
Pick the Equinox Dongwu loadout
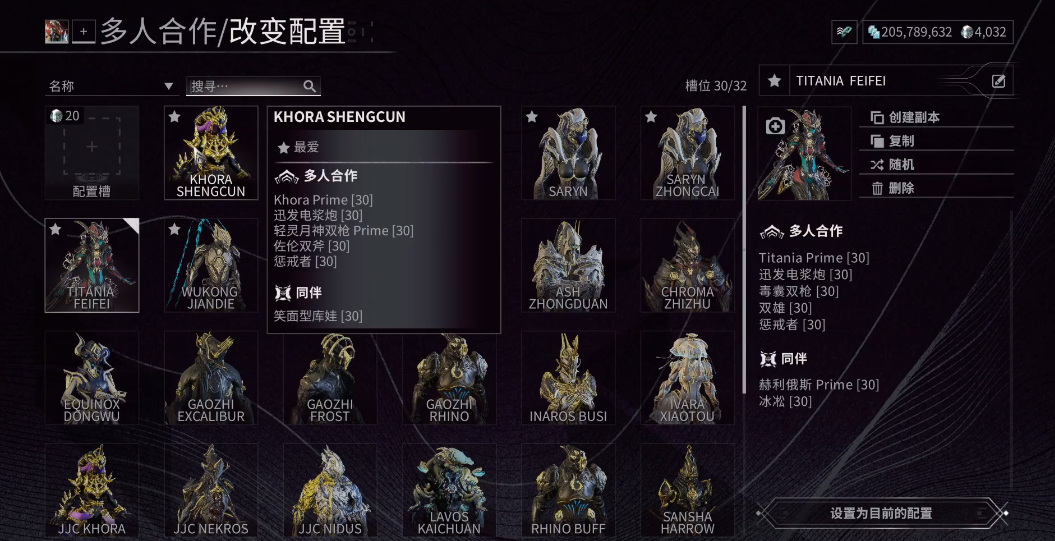click(91, 378)
